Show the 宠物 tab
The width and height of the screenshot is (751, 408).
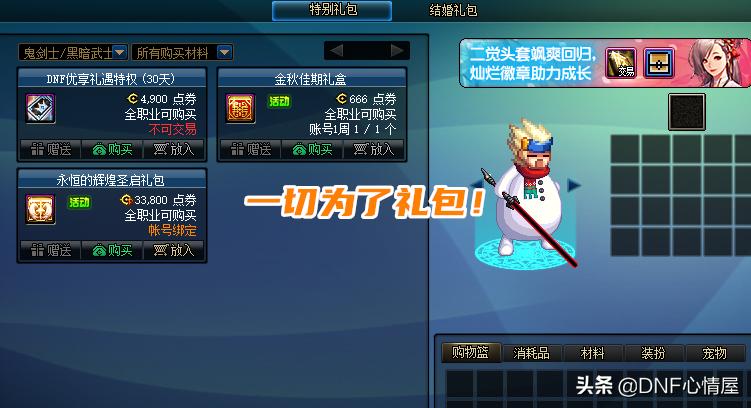point(714,353)
